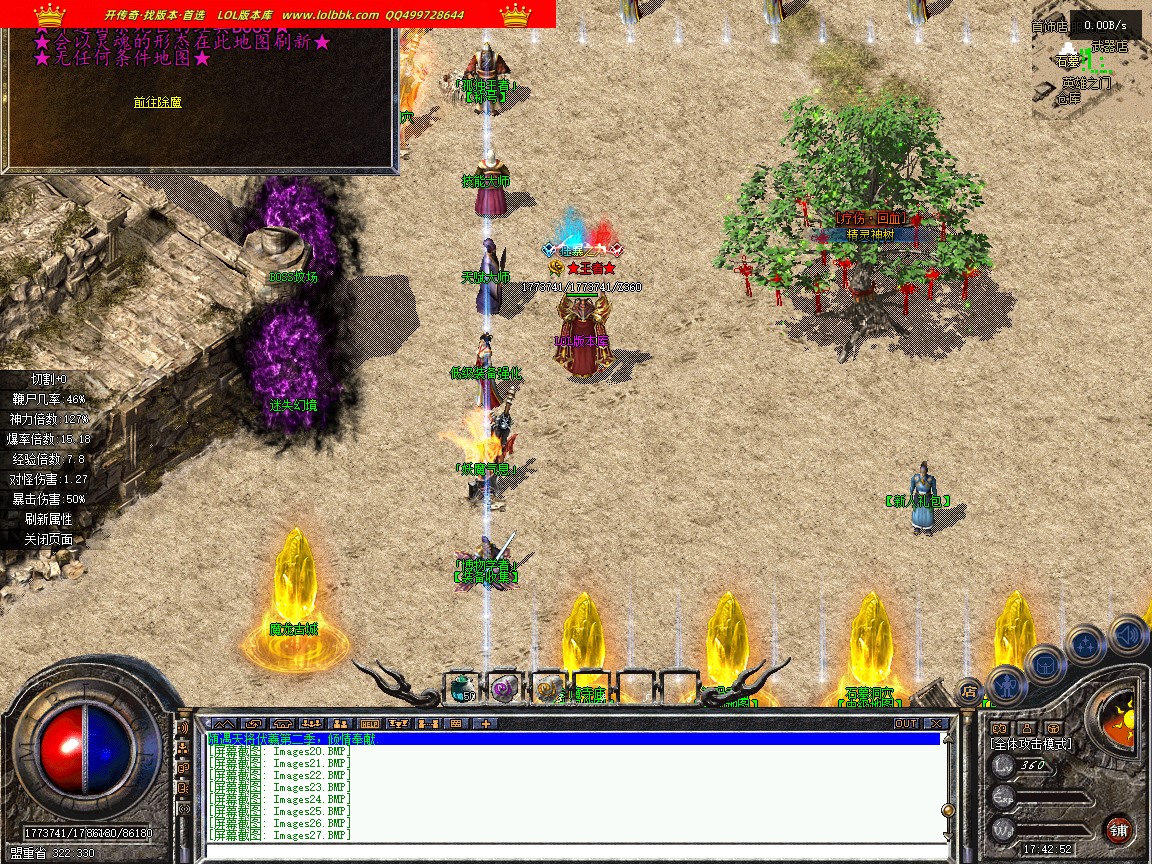
Task: Toggle the 全体攻击模式 attack mode label
Action: point(1030,744)
